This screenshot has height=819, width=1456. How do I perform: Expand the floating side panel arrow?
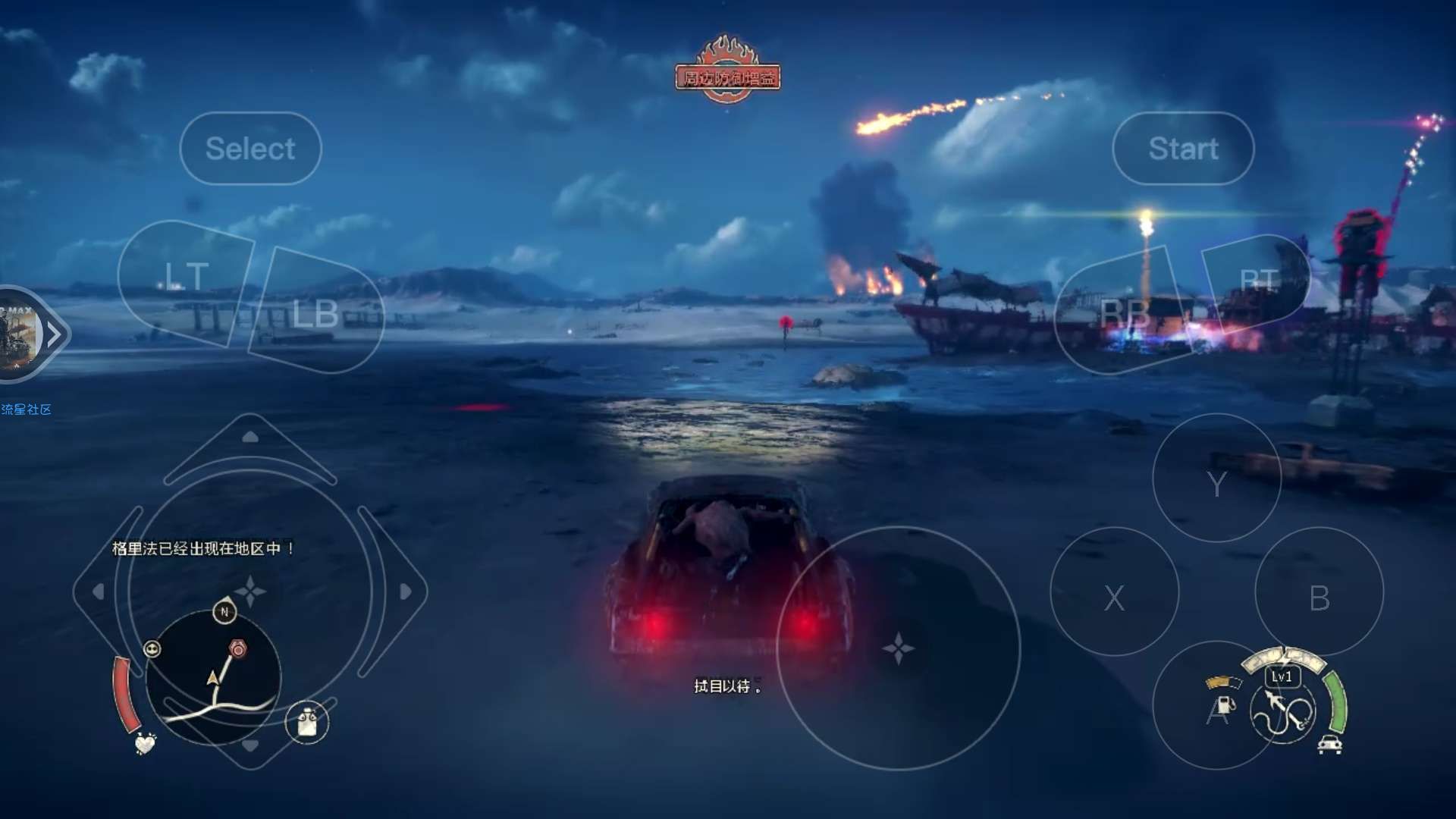53,334
